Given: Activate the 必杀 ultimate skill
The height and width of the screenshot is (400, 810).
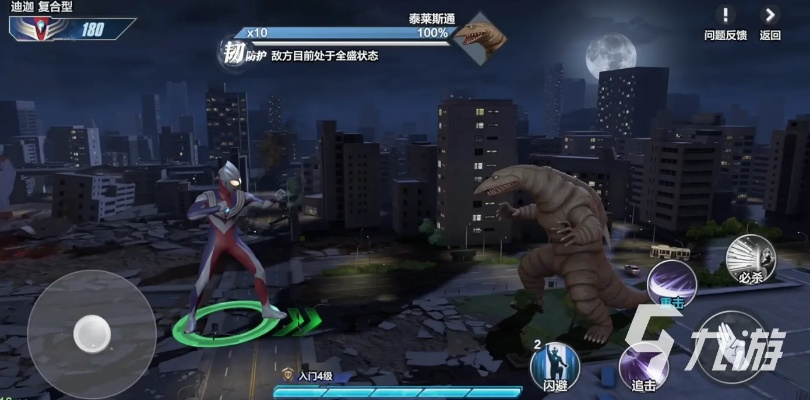Looking at the screenshot, I should pos(750,259).
